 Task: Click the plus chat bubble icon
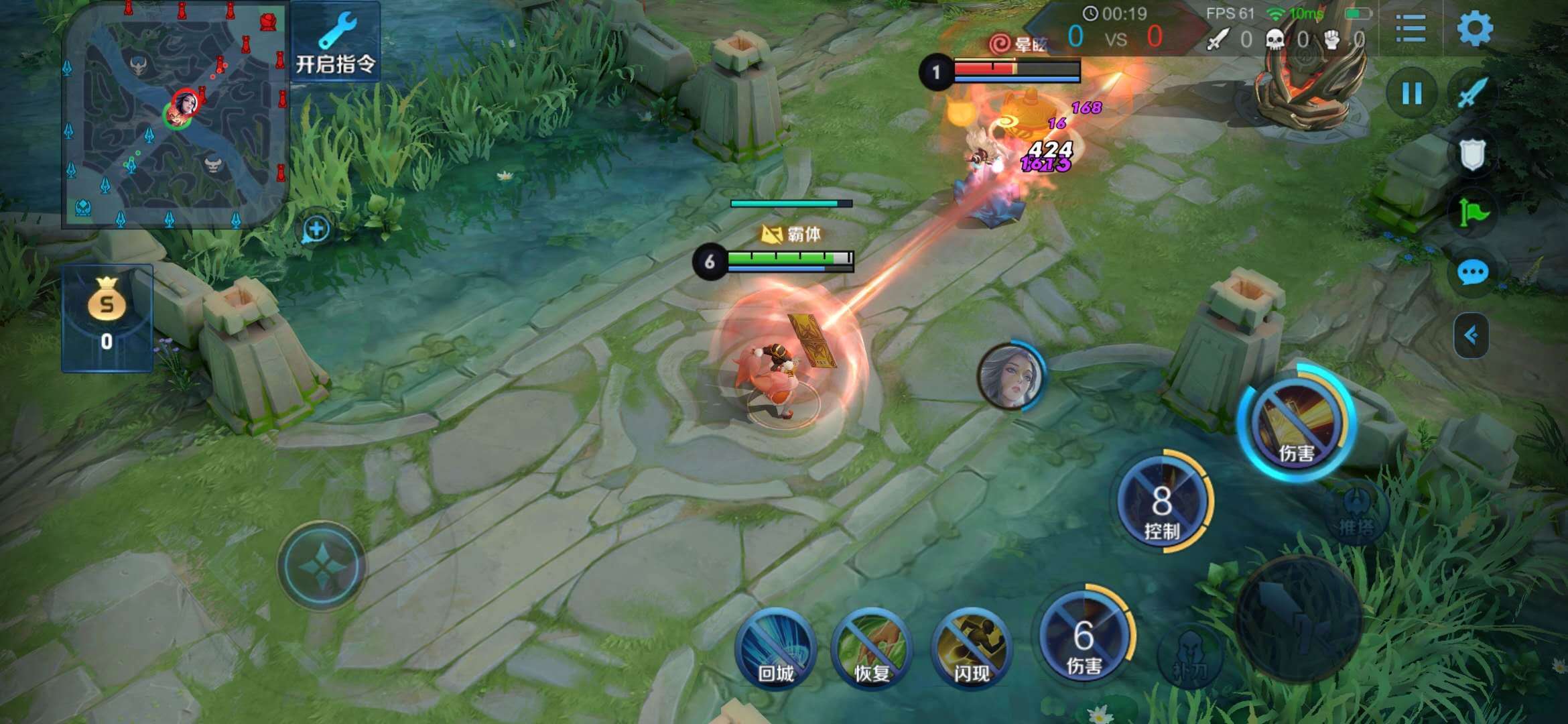pos(316,229)
